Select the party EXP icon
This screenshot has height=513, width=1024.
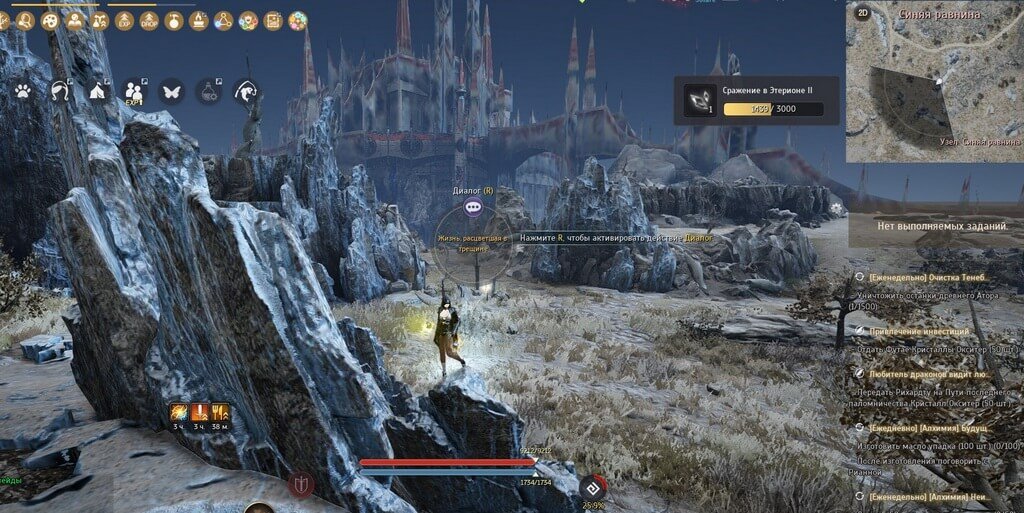pos(135,91)
